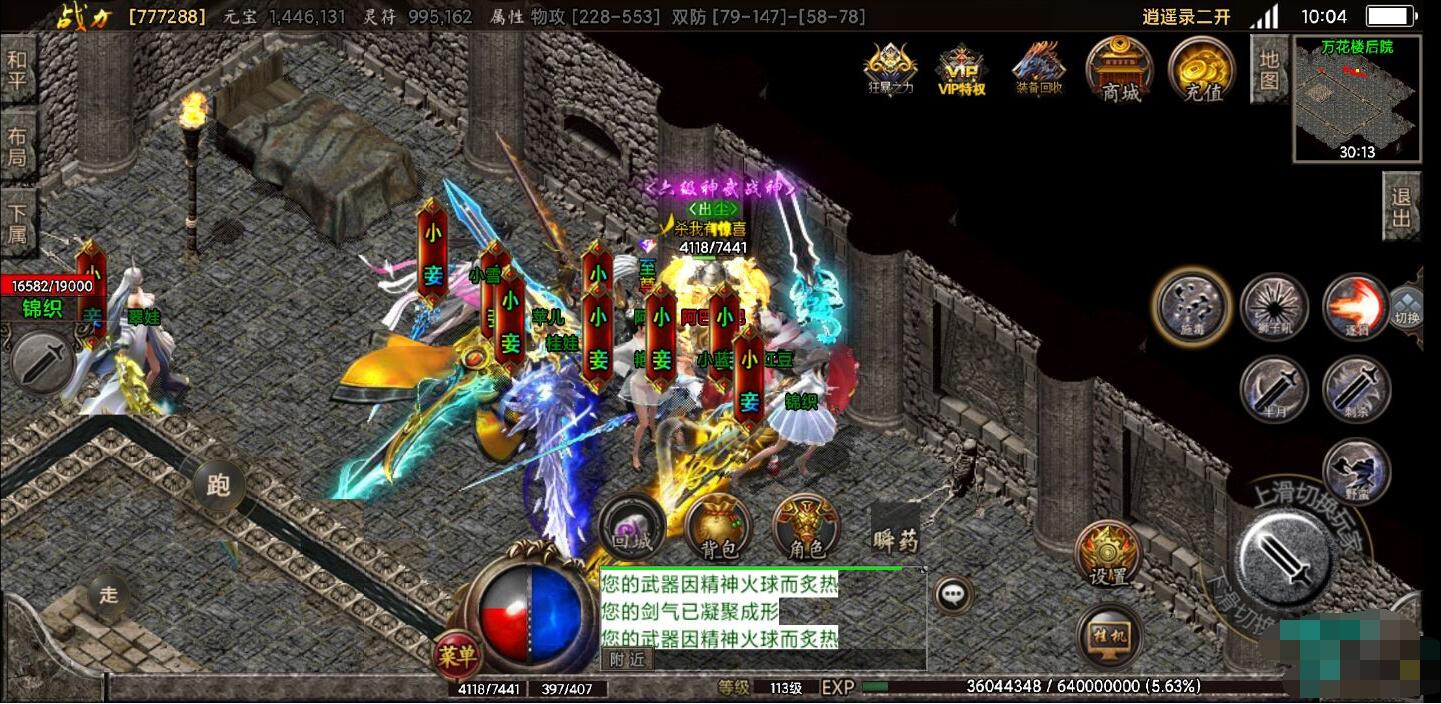
Task: Open 设置 settings
Action: [1108, 555]
